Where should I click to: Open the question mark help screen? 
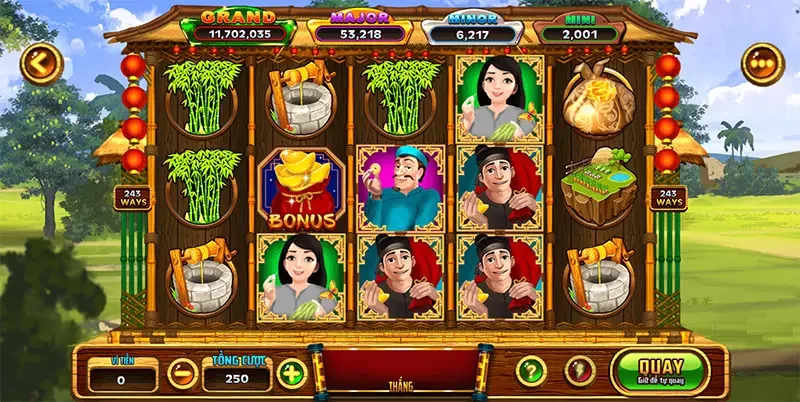pyautogui.click(x=531, y=371)
